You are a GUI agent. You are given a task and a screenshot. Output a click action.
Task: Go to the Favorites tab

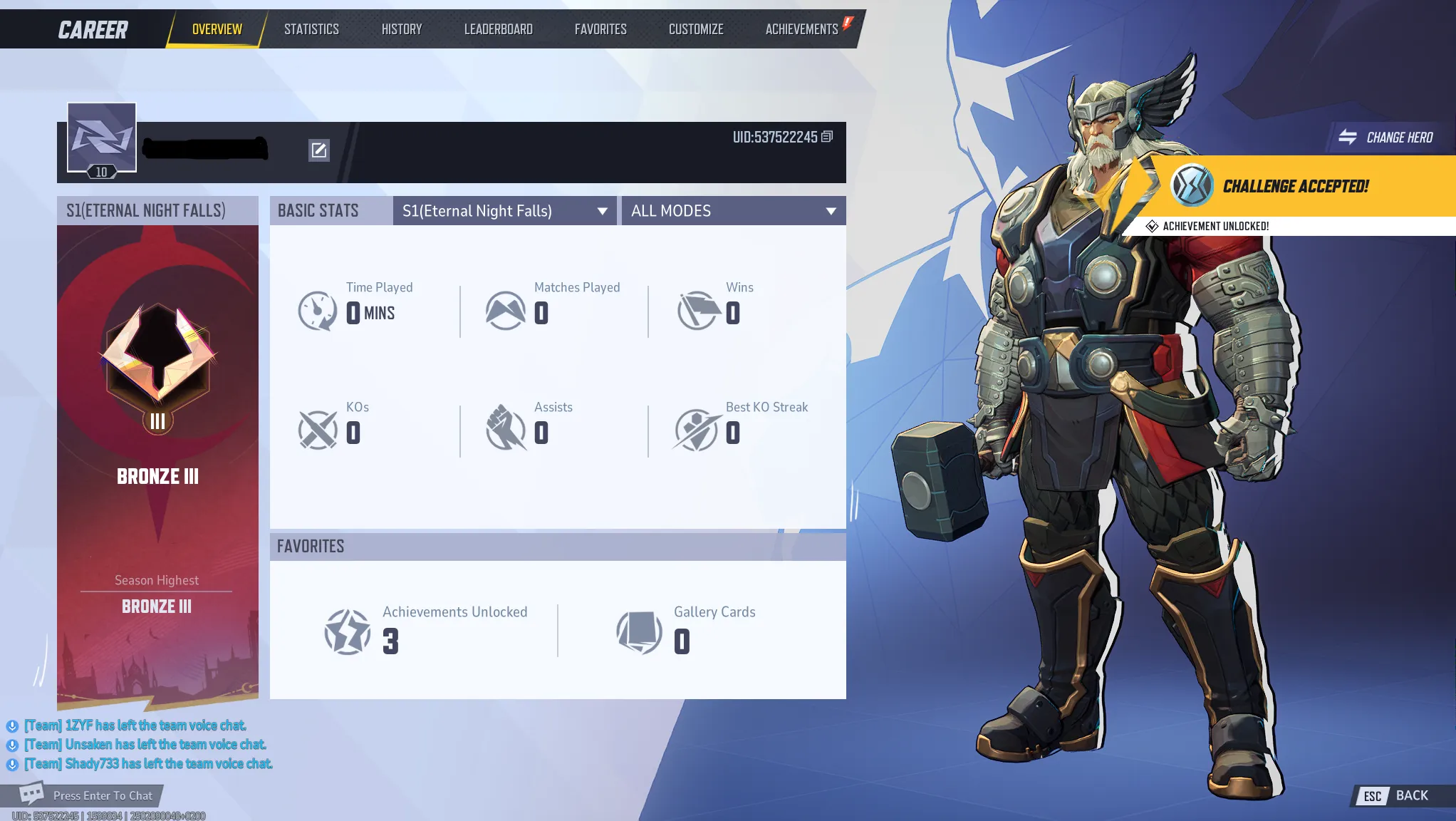point(600,29)
